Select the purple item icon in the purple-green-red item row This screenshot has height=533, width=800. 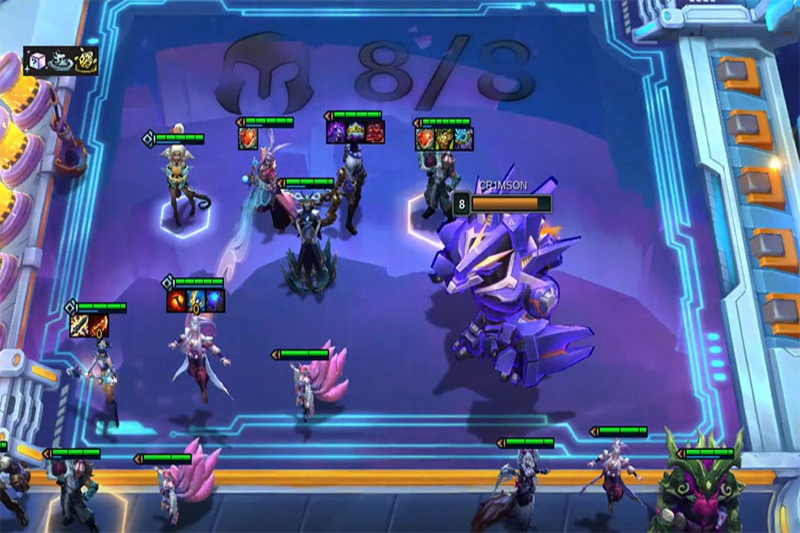(x=336, y=133)
